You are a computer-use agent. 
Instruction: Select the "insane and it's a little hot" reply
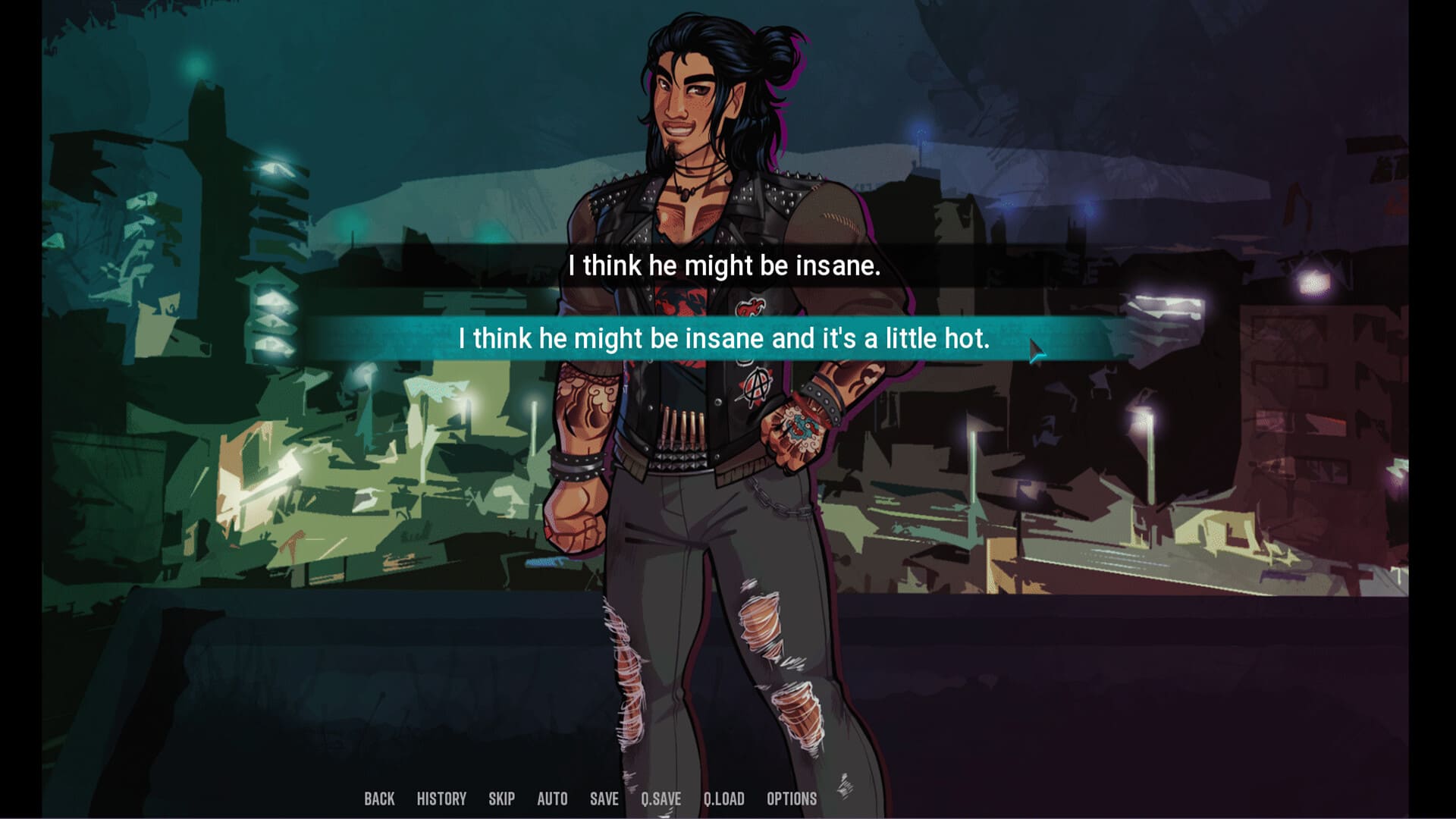click(724, 338)
